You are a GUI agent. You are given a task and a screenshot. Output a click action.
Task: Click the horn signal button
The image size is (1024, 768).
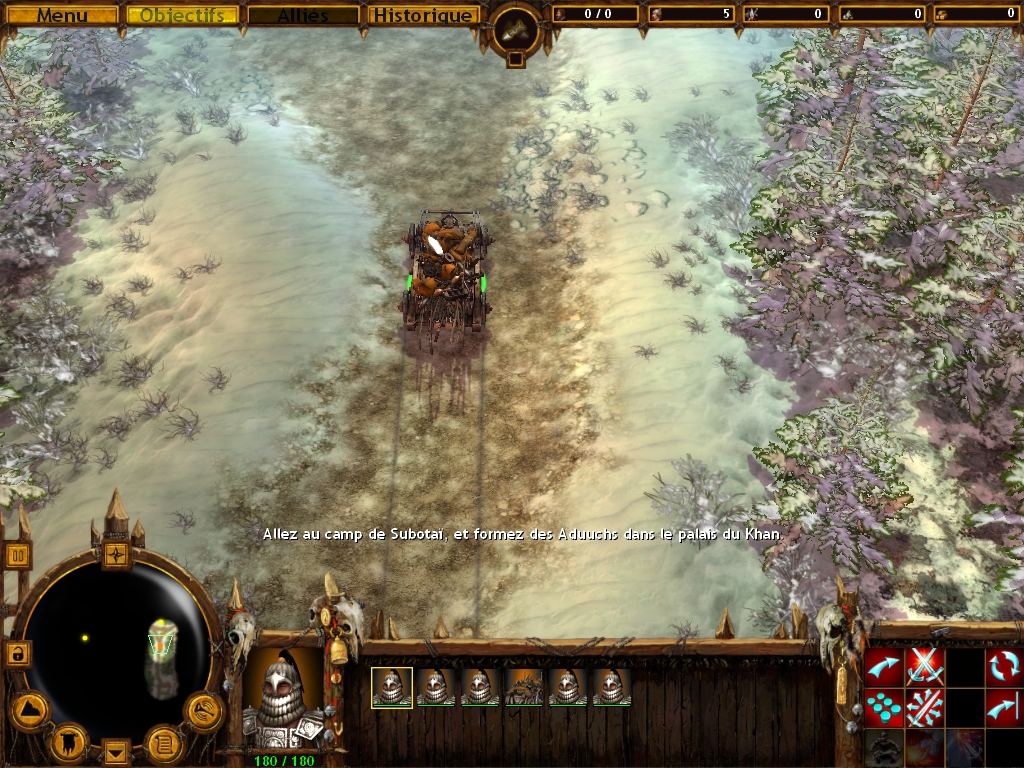click(203, 711)
